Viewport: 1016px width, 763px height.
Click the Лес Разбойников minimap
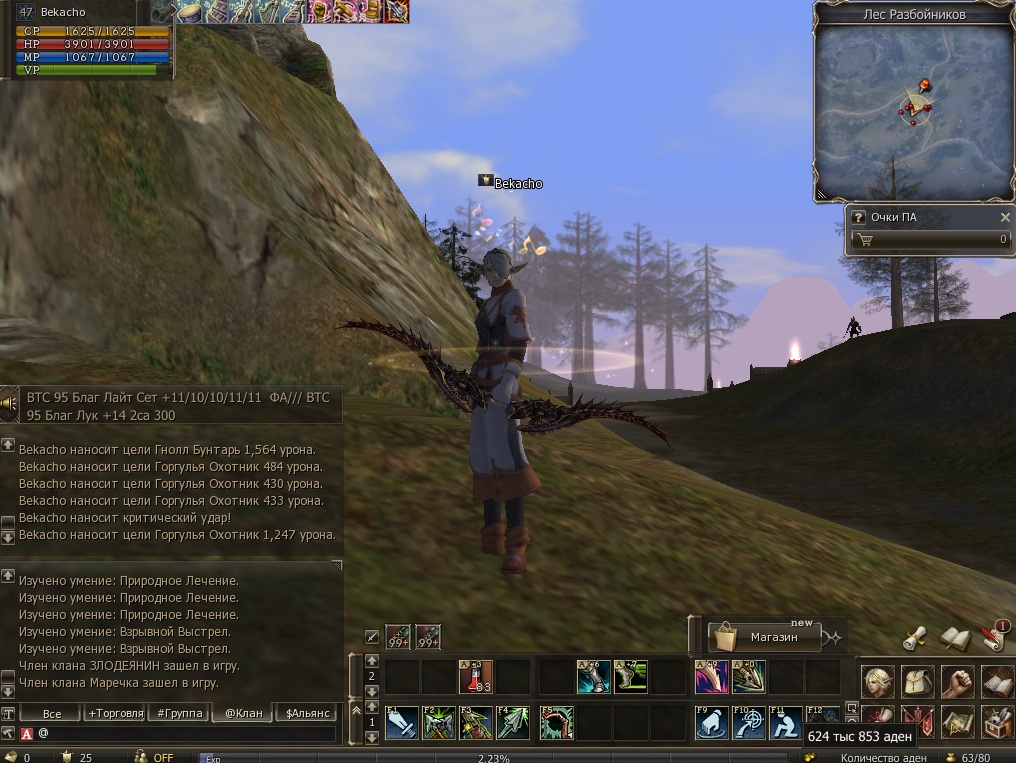(914, 109)
